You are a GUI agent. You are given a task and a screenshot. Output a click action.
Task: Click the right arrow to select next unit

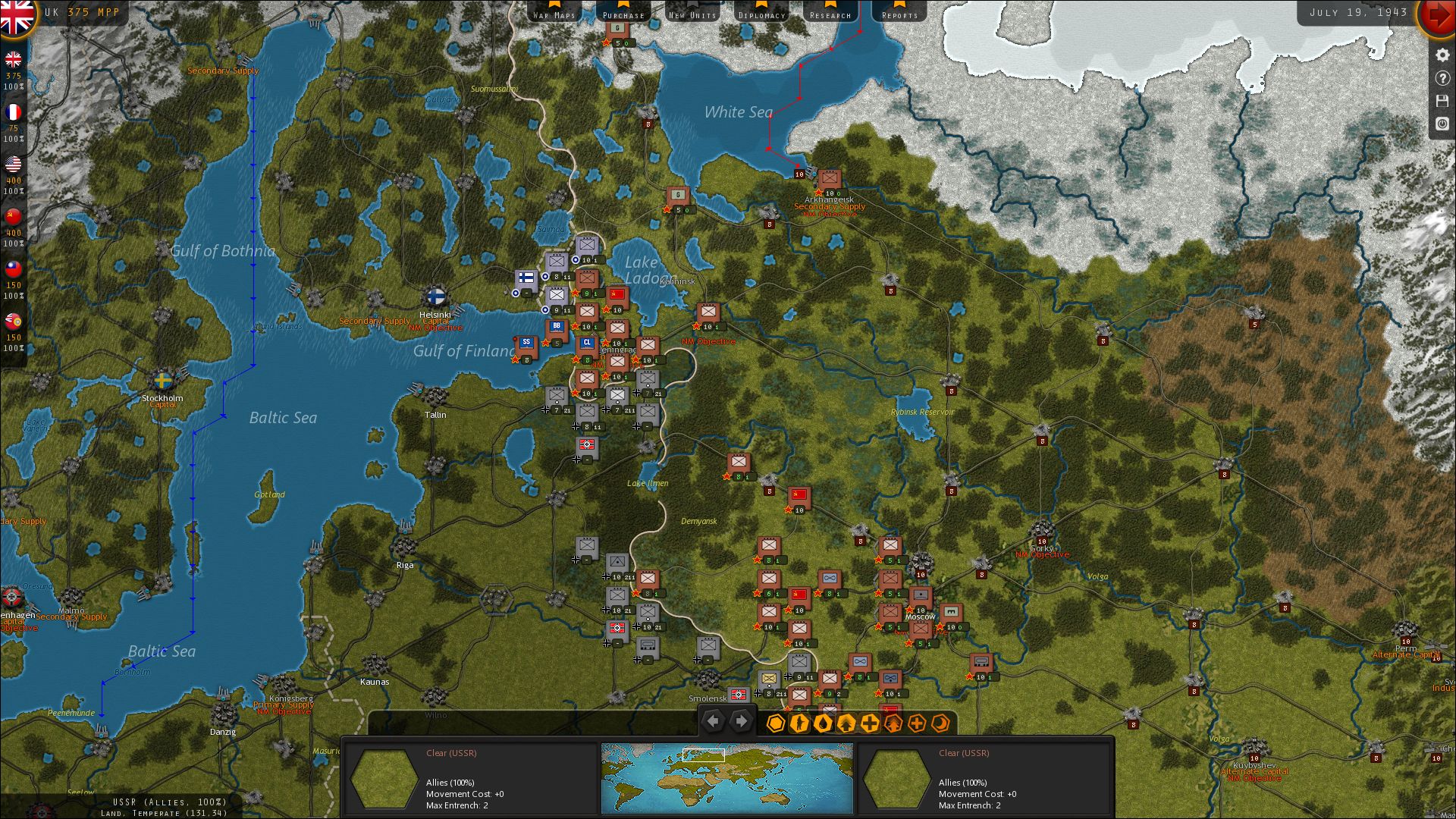[742, 720]
